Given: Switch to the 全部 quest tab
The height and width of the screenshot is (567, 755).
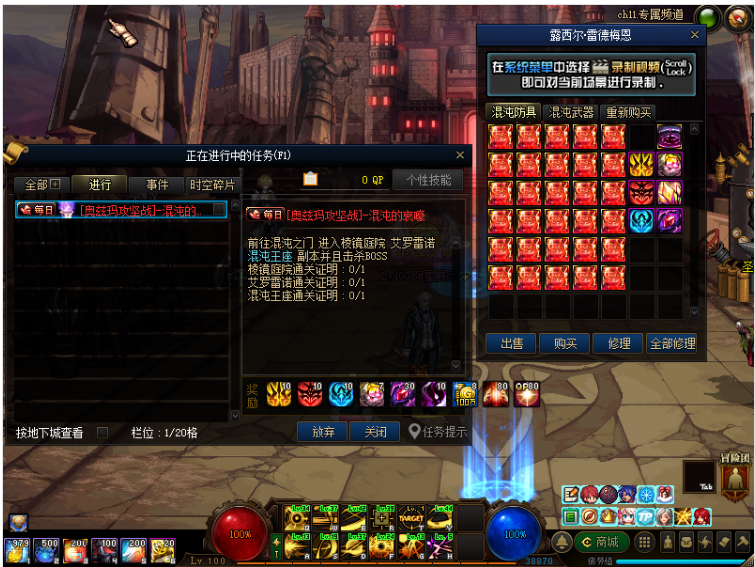Looking at the screenshot, I should [42, 185].
